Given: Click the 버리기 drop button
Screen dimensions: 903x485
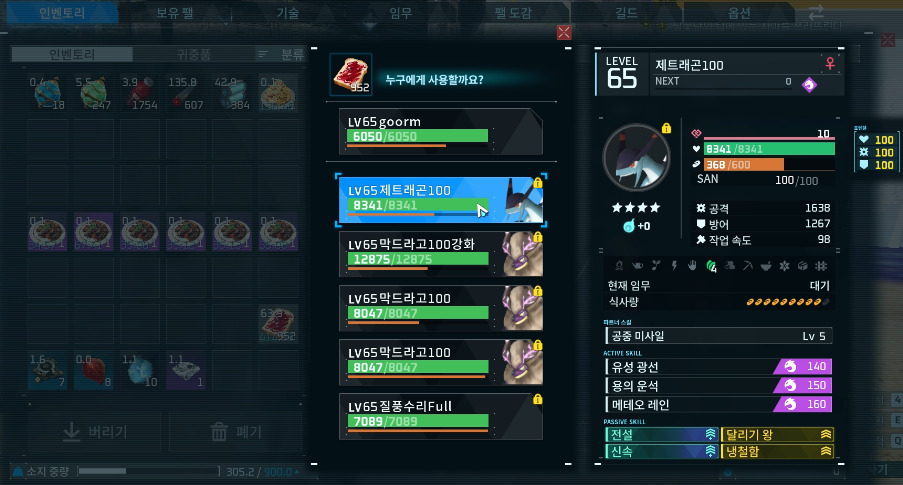Looking at the screenshot, I should pyautogui.click(x=95, y=432).
